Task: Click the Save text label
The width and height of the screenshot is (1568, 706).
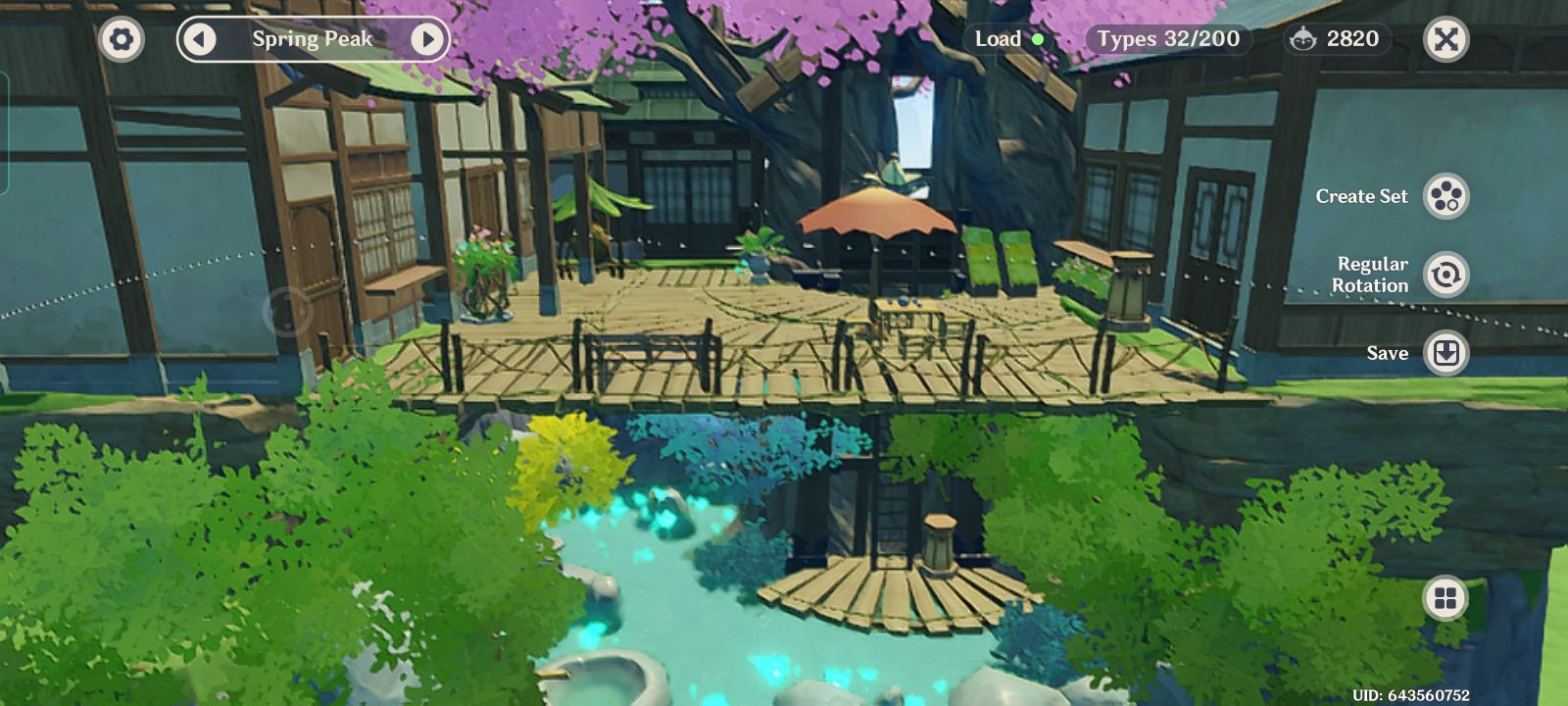Action: (1390, 353)
